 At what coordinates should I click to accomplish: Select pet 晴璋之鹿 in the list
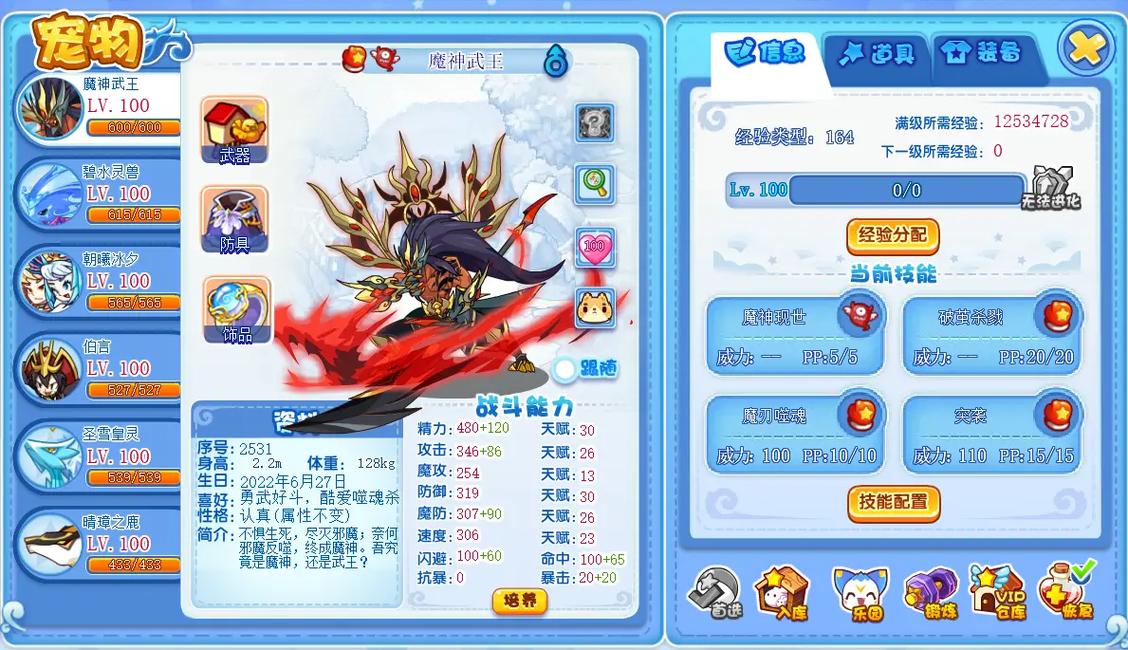pyautogui.click(x=98, y=542)
